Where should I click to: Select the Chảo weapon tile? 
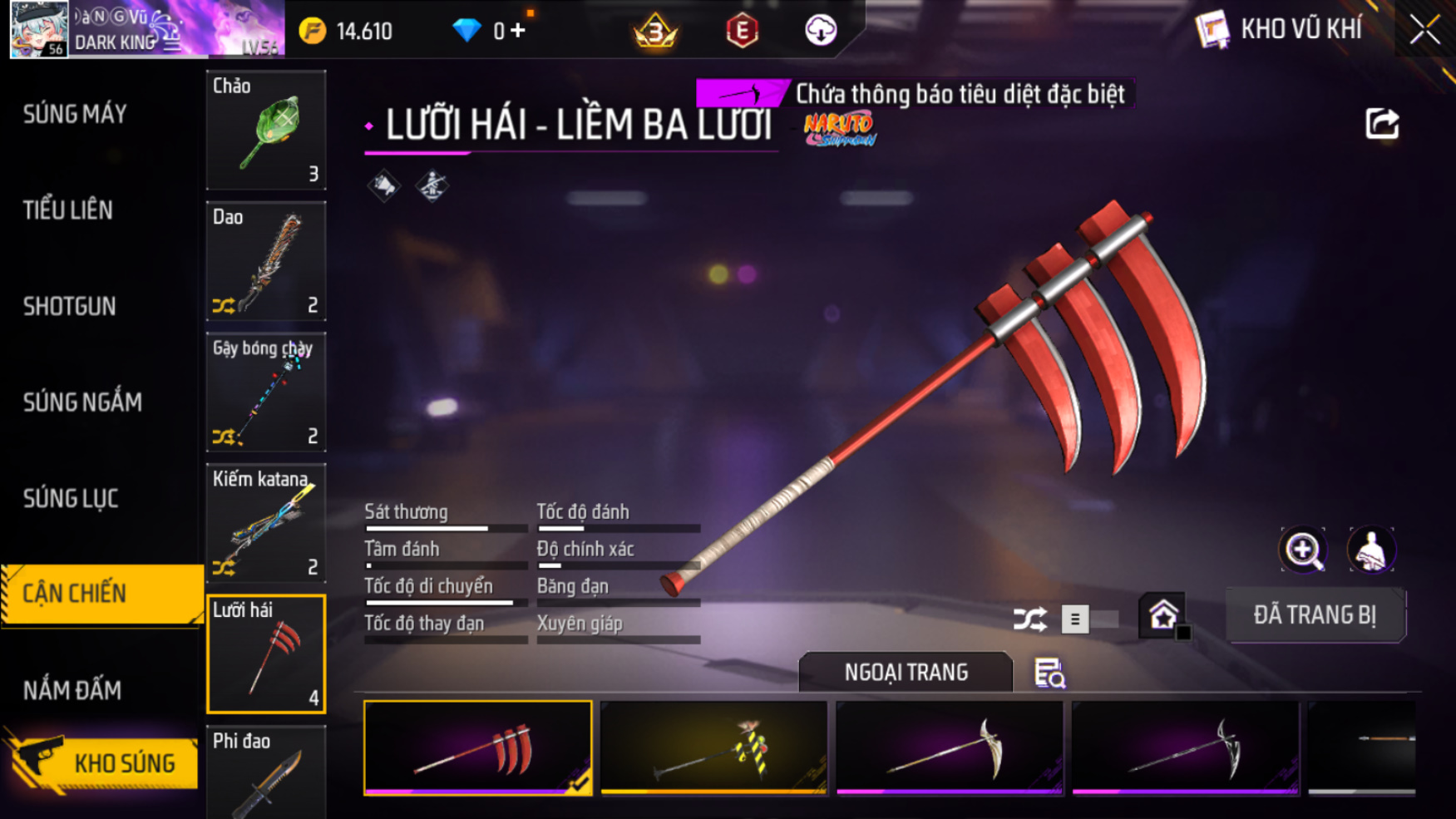pyautogui.click(x=266, y=130)
